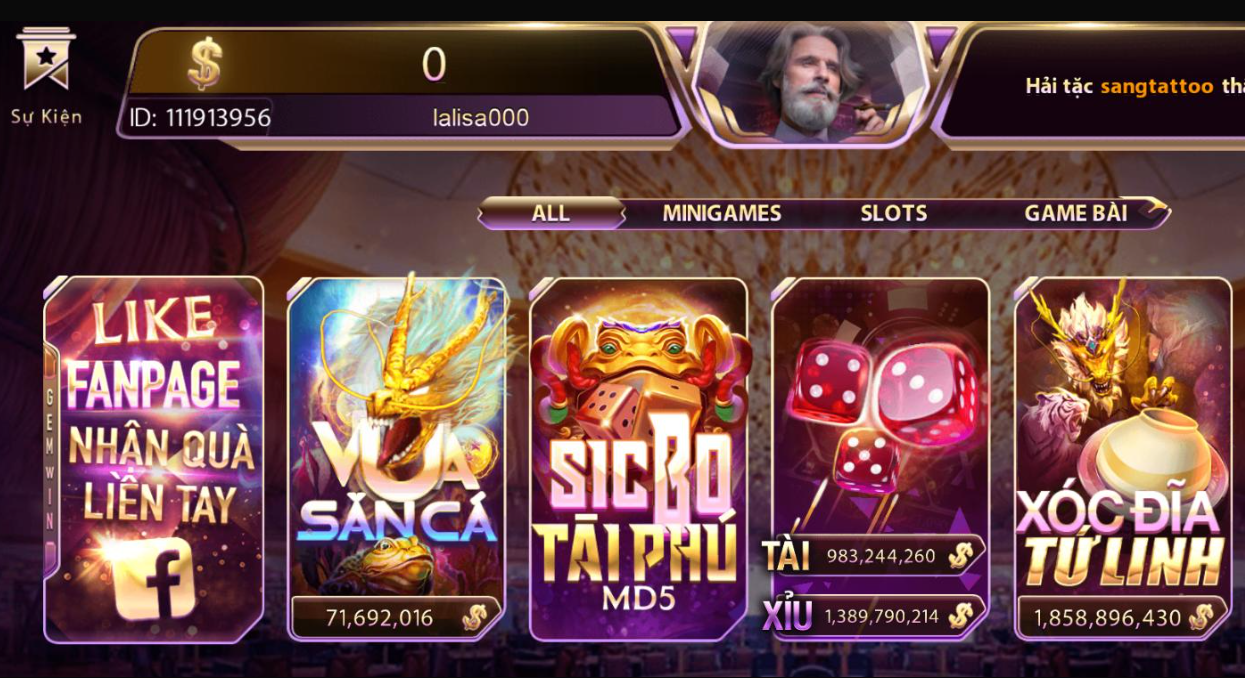Open the Sicbo Tài Phú MD5 game
The height and width of the screenshot is (678, 1245).
(639, 459)
